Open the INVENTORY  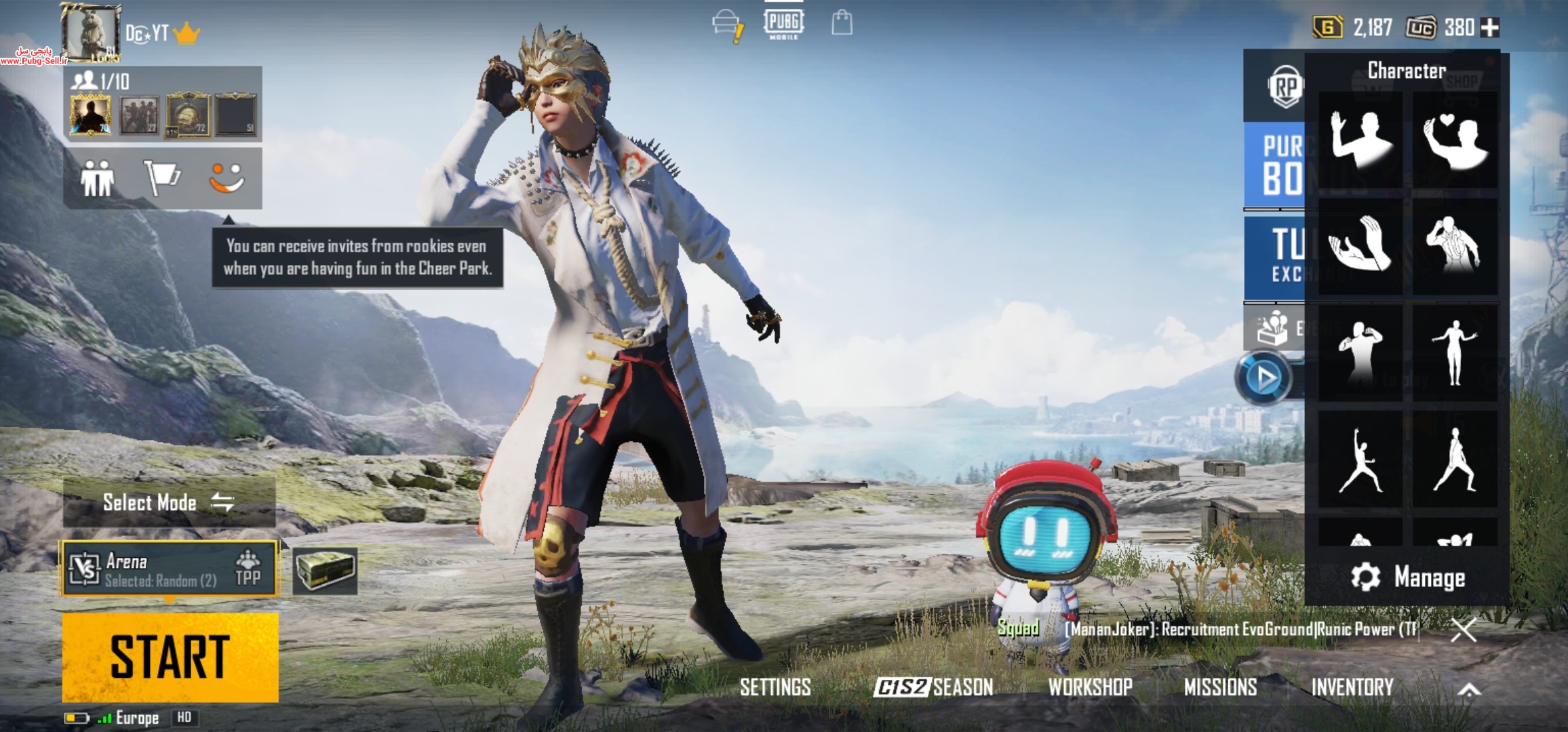pos(1352,687)
